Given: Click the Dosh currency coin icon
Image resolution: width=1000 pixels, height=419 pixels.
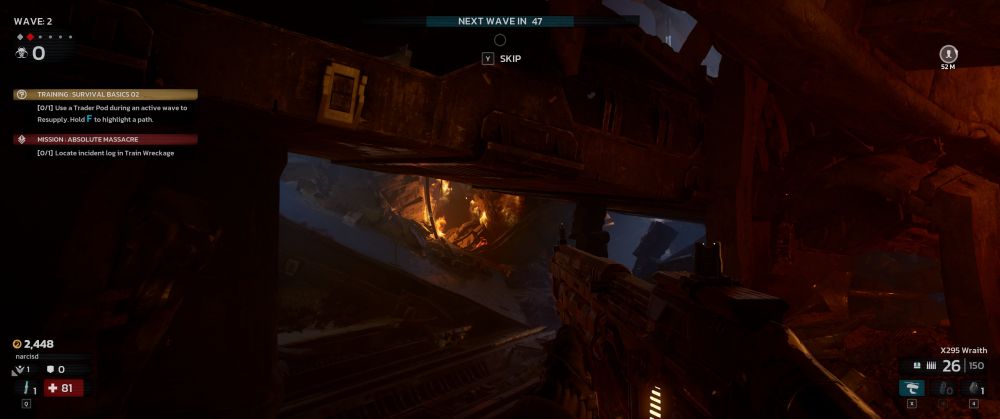Looking at the screenshot, I should (x=17, y=344).
